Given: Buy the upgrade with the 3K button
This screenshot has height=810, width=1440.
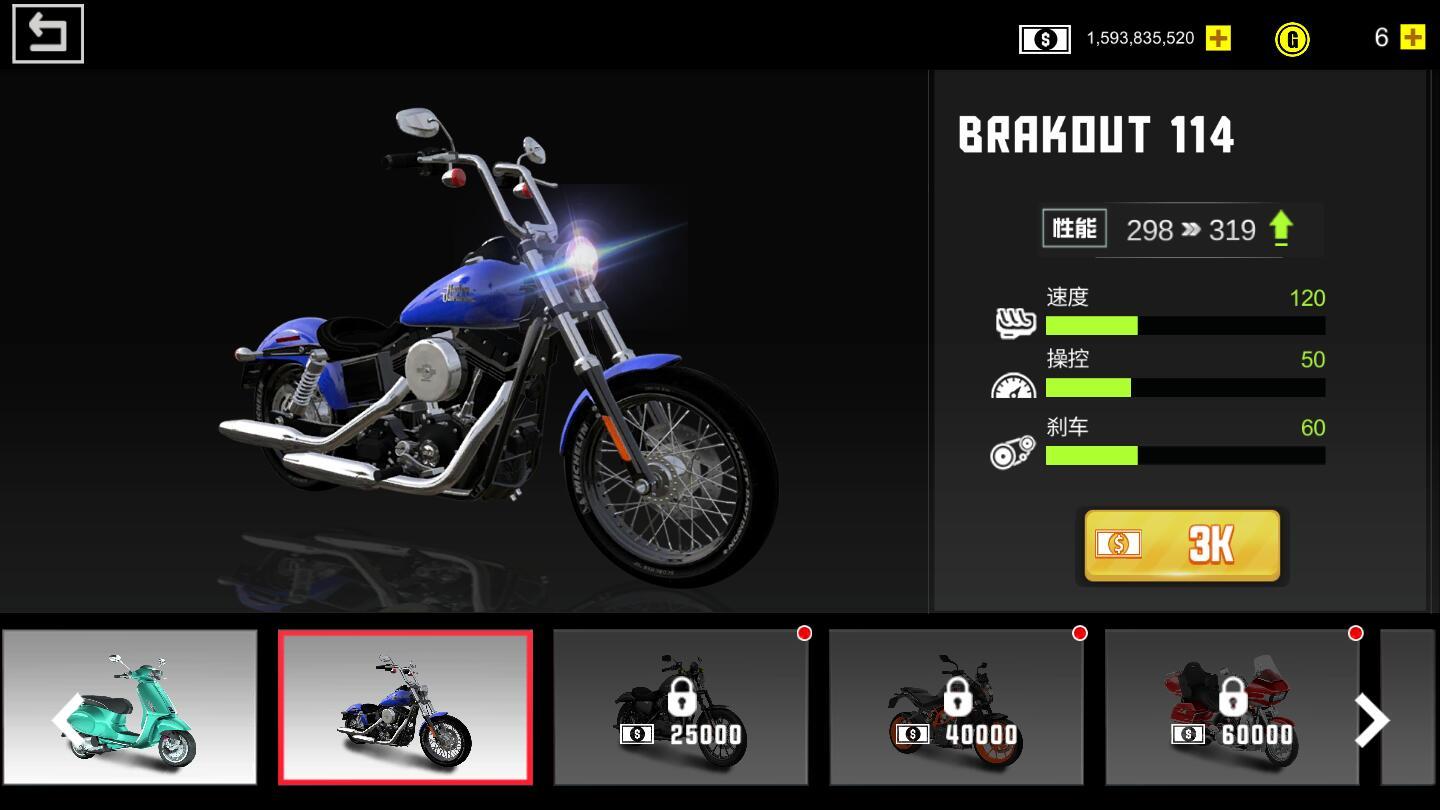Looking at the screenshot, I should 1182,545.
